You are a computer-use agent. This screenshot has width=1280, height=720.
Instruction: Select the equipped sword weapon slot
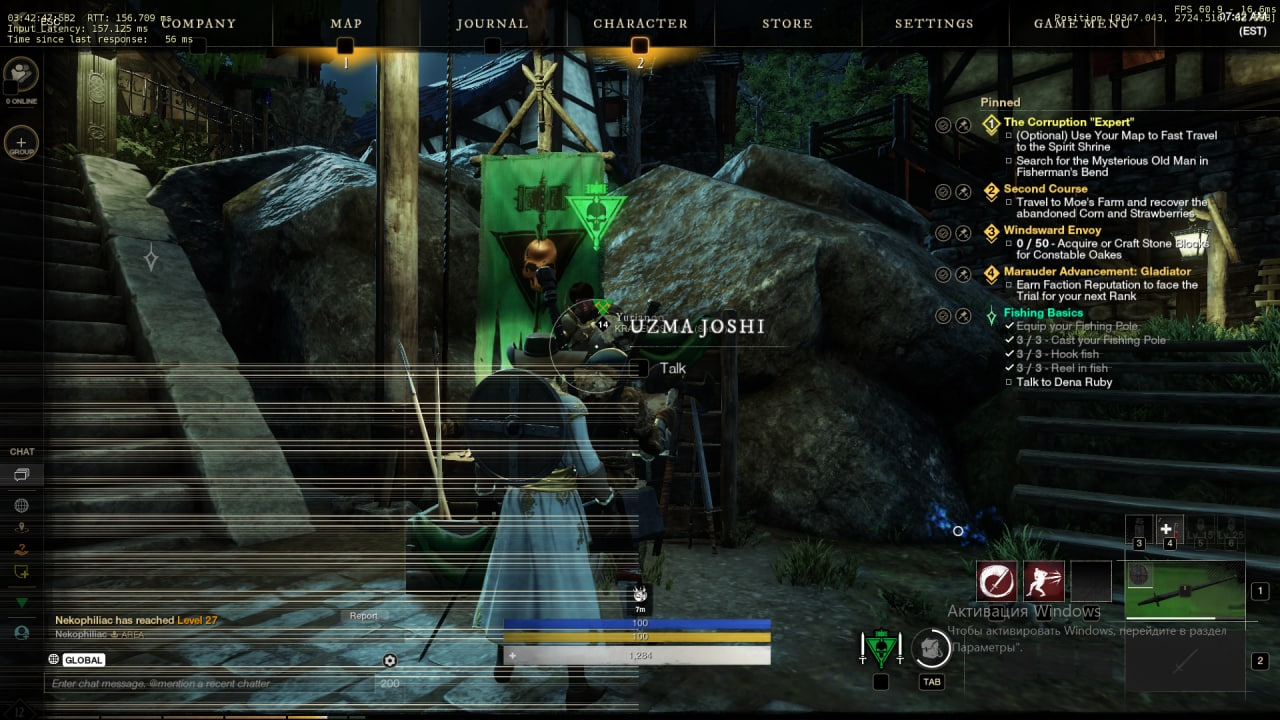coord(1185,590)
